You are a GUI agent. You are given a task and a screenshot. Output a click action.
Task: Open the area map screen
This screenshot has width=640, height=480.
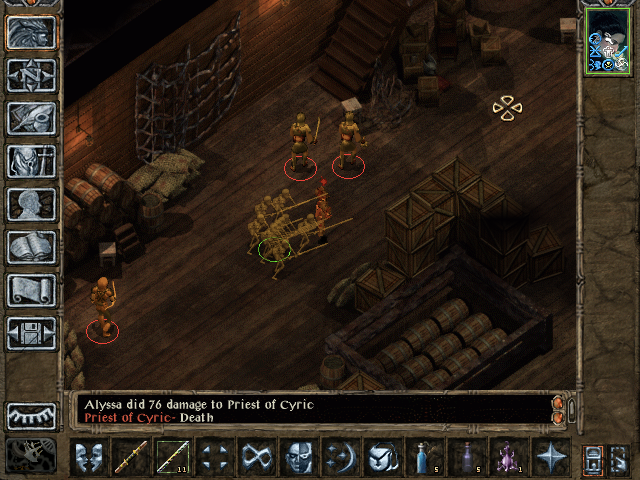pos(31,75)
